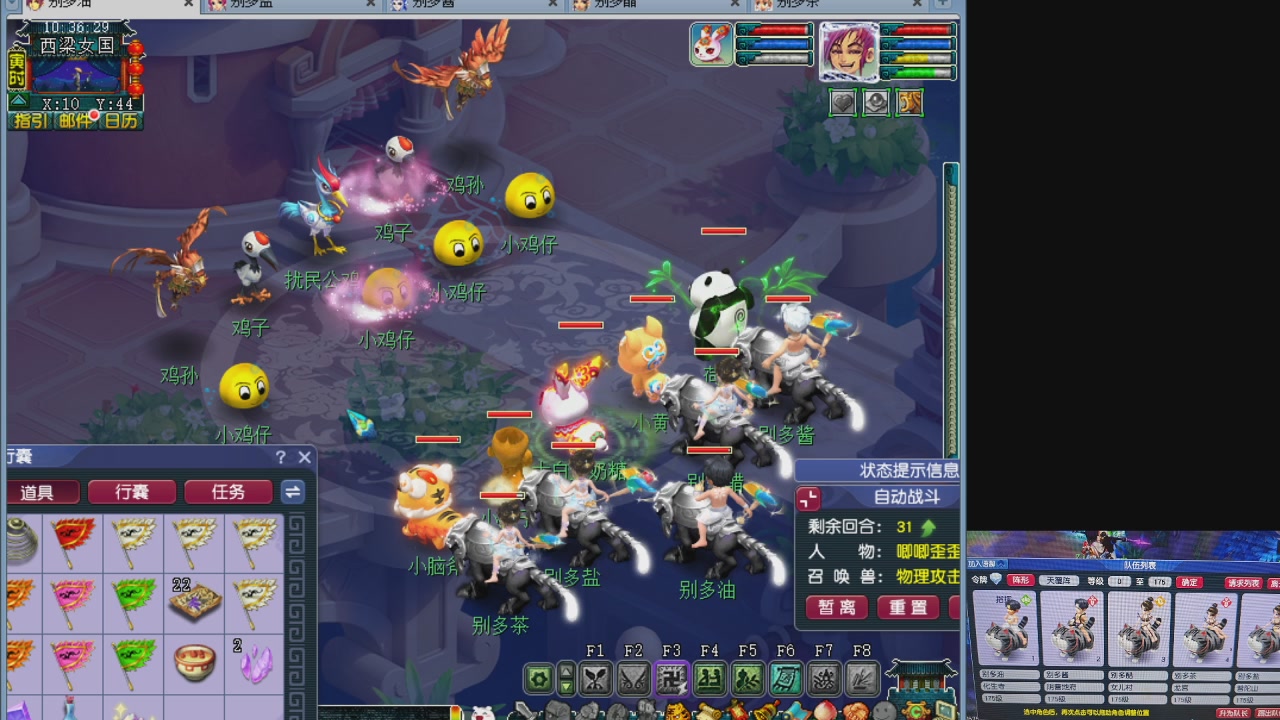Click the 暂离 button in the auto battle panel
Screen dimensions: 1280x720
pos(836,607)
